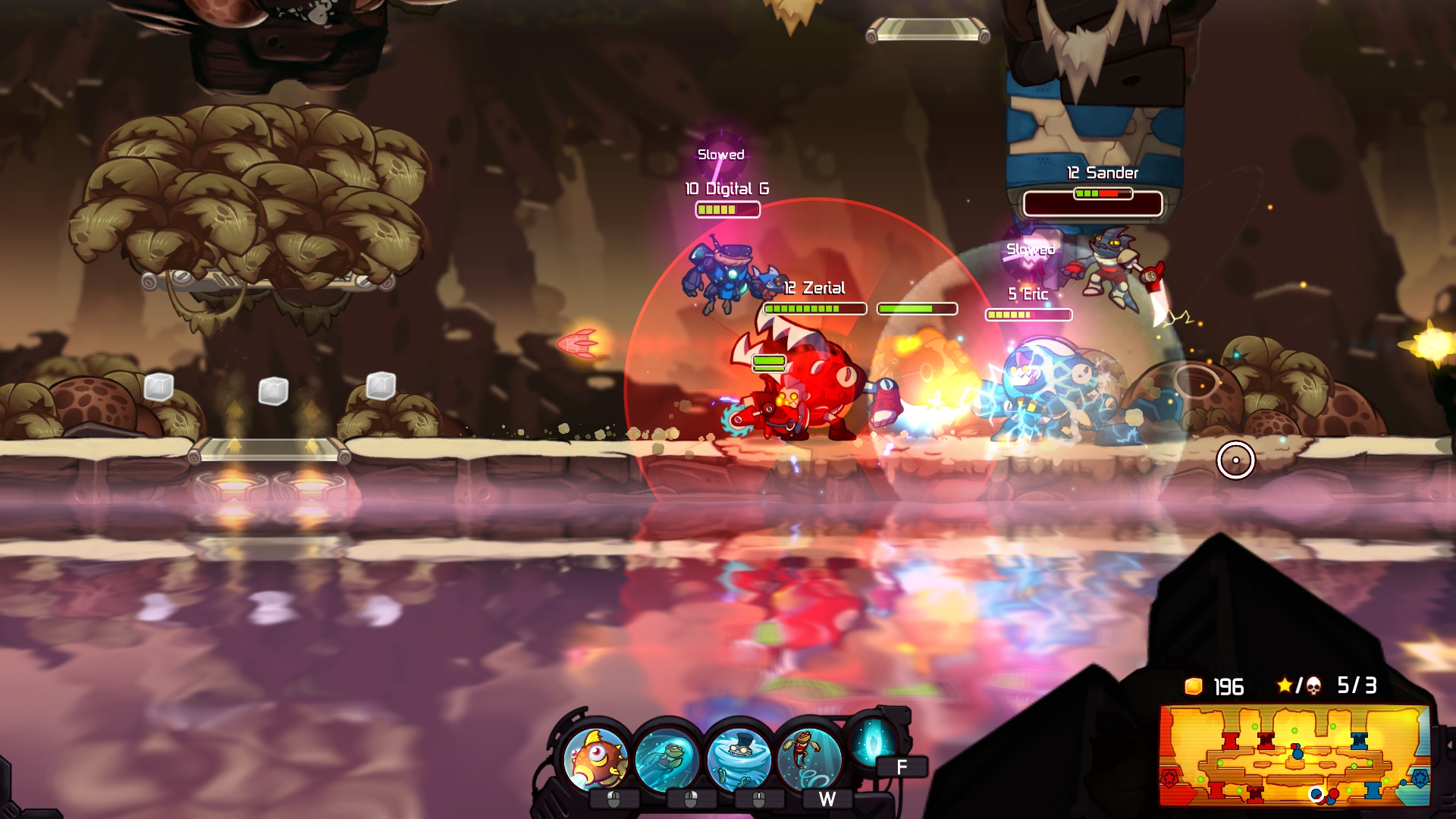Activate the pufferfish attack ability icon

click(x=597, y=758)
